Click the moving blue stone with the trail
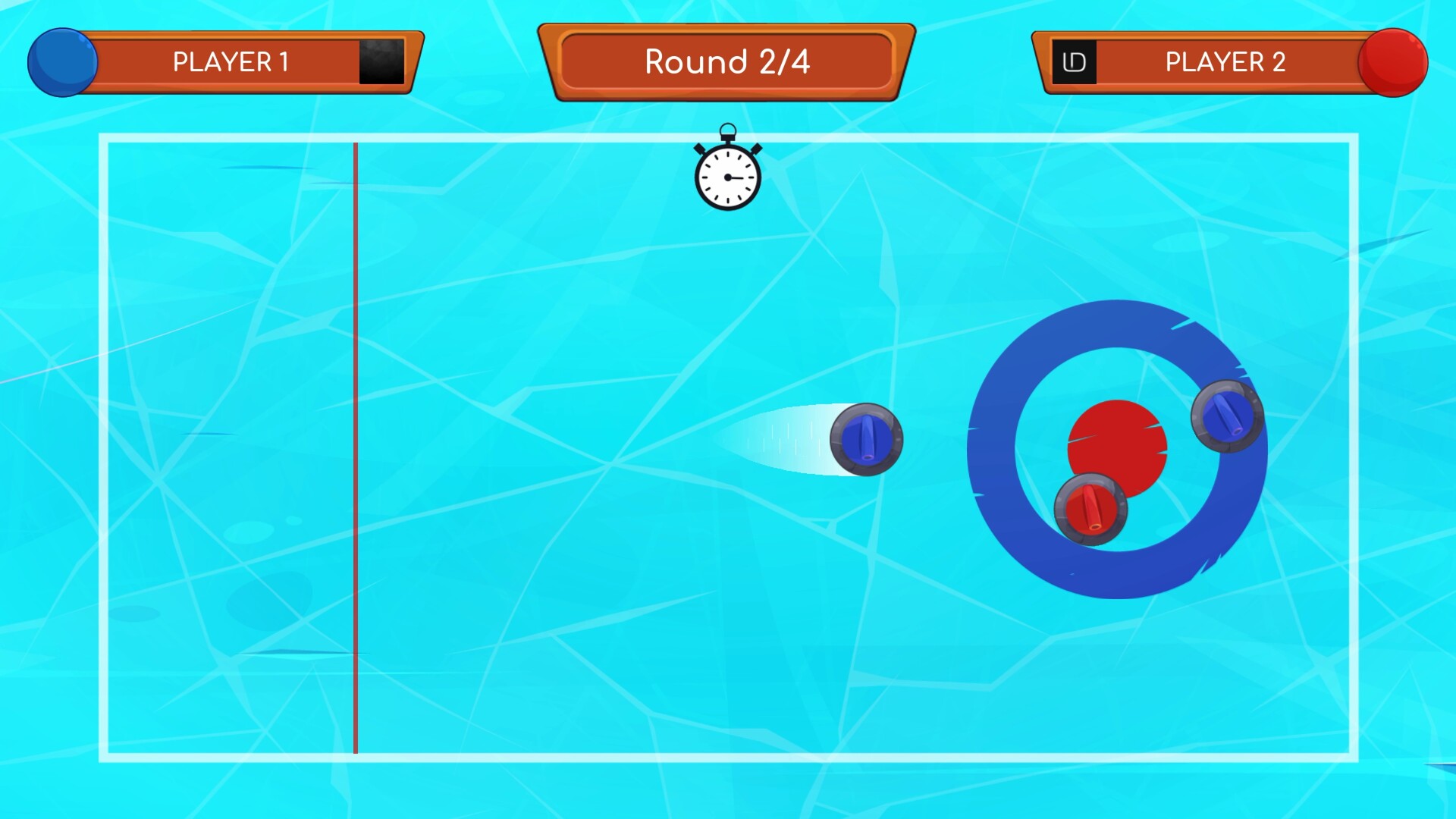 (867, 440)
